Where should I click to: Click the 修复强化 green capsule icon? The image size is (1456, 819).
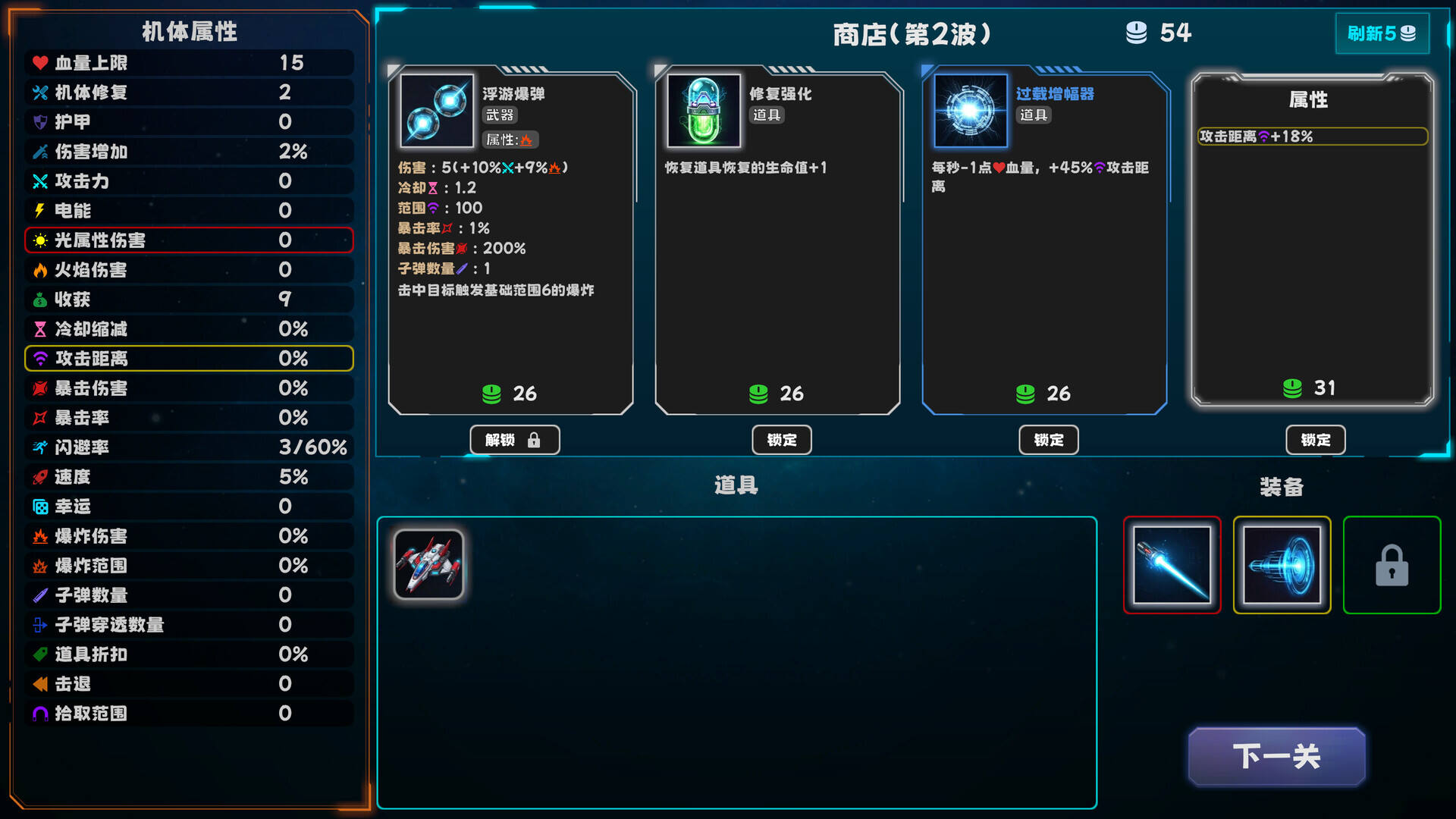[x=704, y=110]
